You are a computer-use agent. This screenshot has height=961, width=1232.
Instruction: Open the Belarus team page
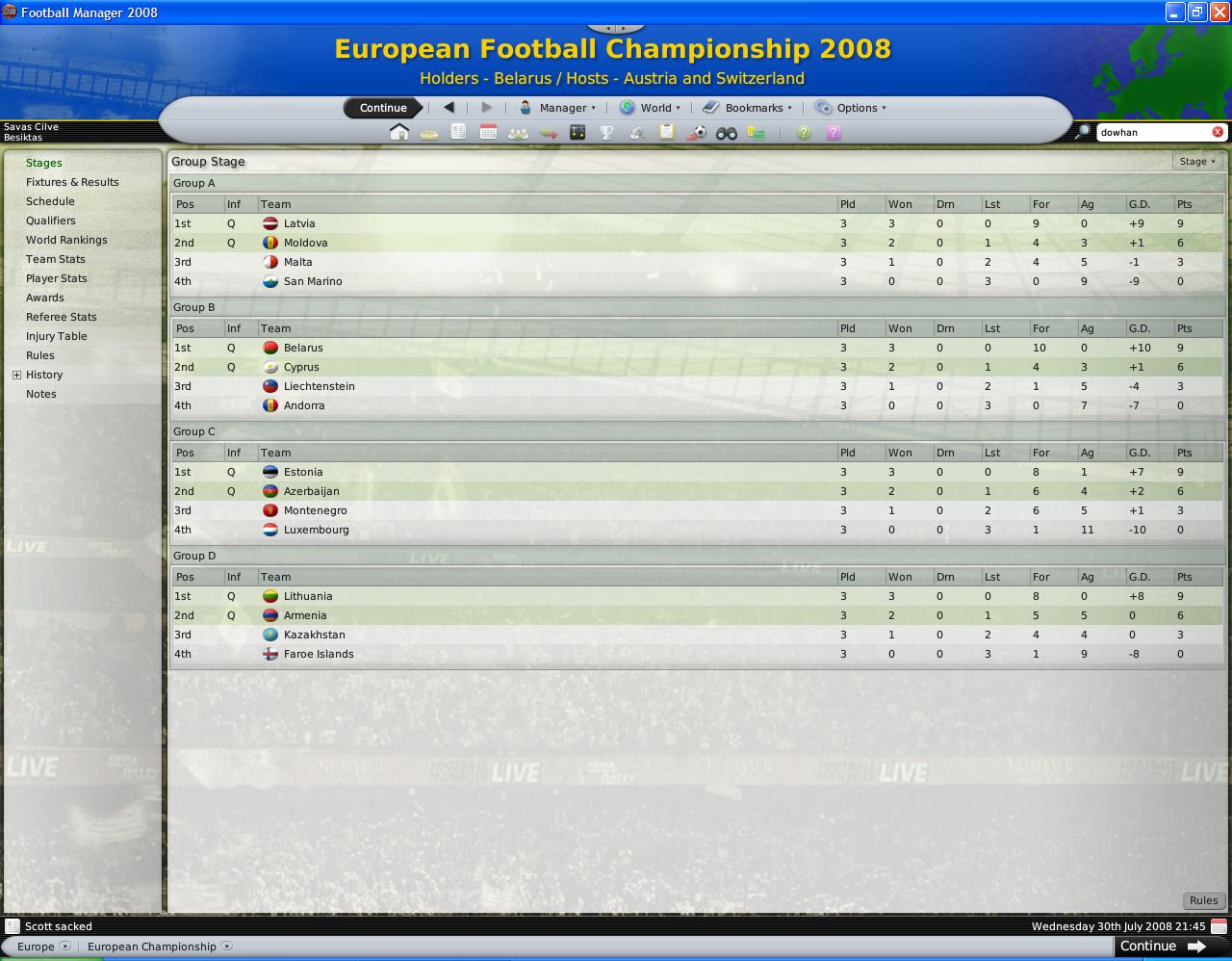coord(303,348)
